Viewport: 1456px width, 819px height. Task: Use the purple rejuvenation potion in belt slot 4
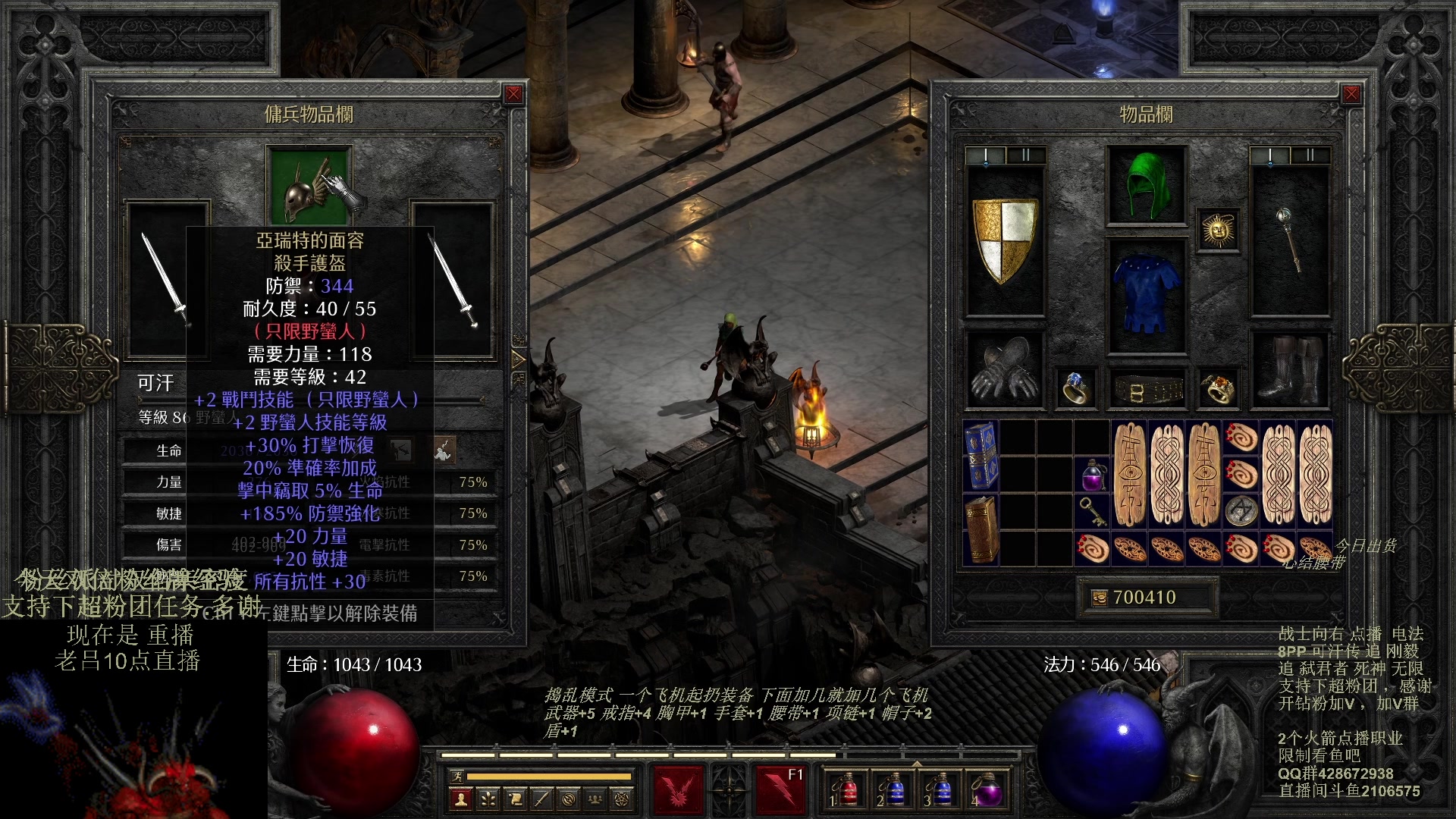tap(986, 790)
